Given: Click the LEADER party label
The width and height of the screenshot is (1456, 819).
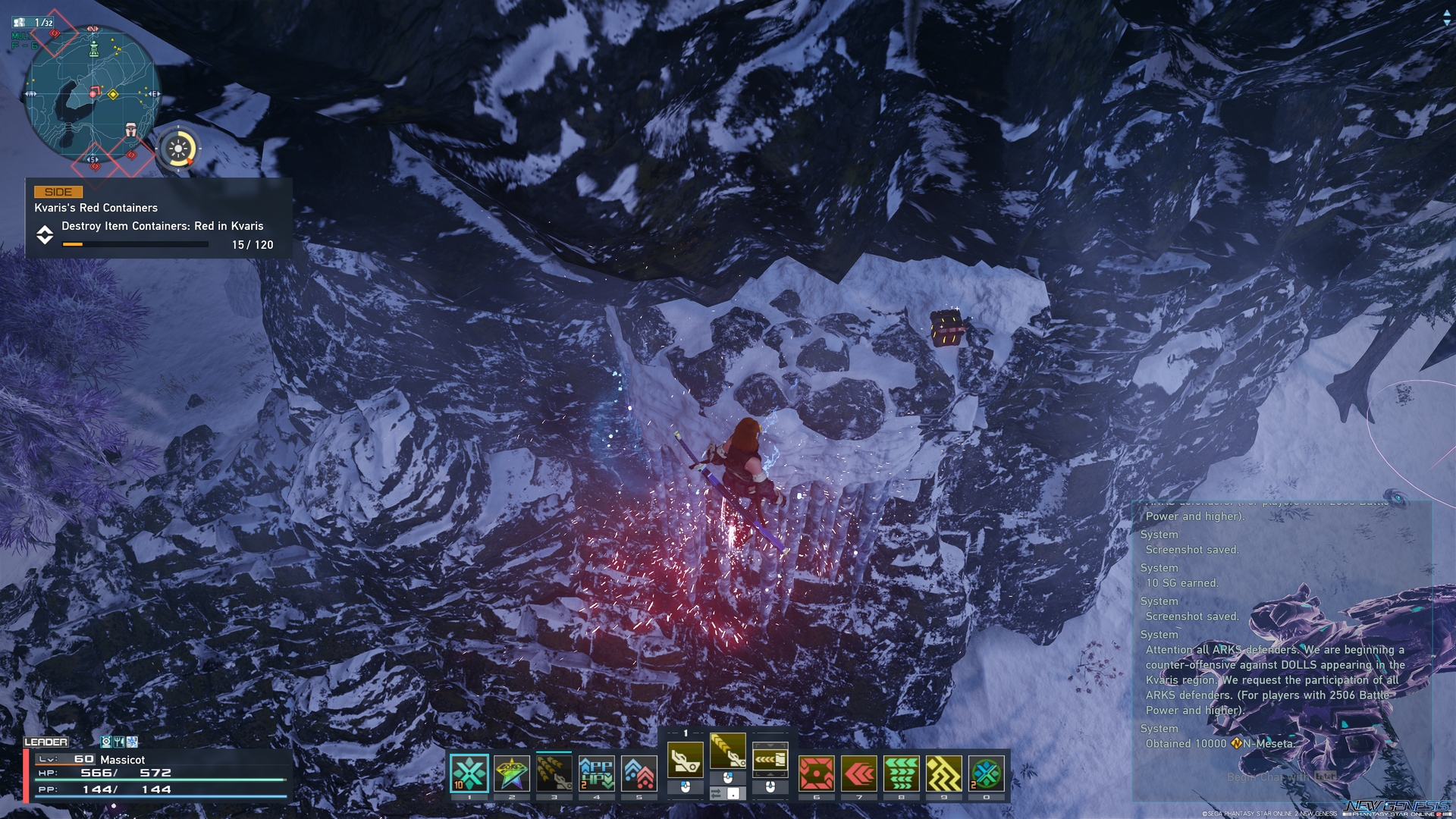Looking at the screenshot, I should pos(47,742).
